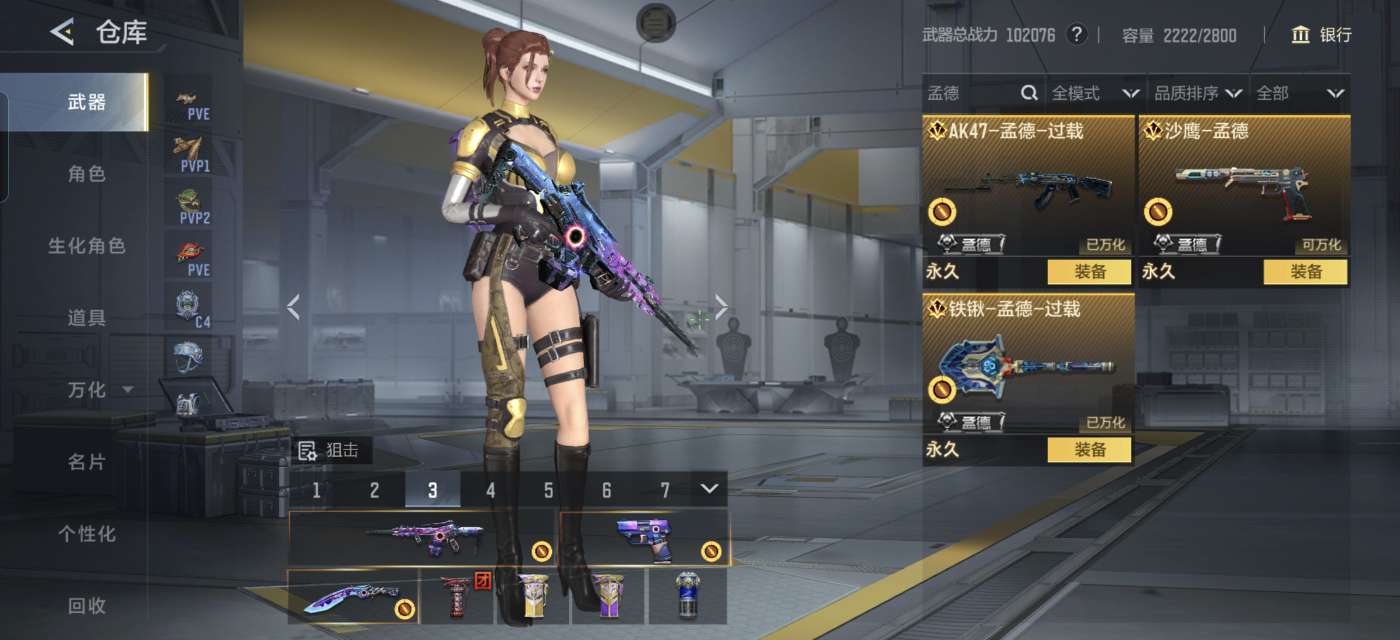Image resolution: width=1400 pixels, height=640 pixels.
Task: Open the 角色 category
Action: pos(86,174)
